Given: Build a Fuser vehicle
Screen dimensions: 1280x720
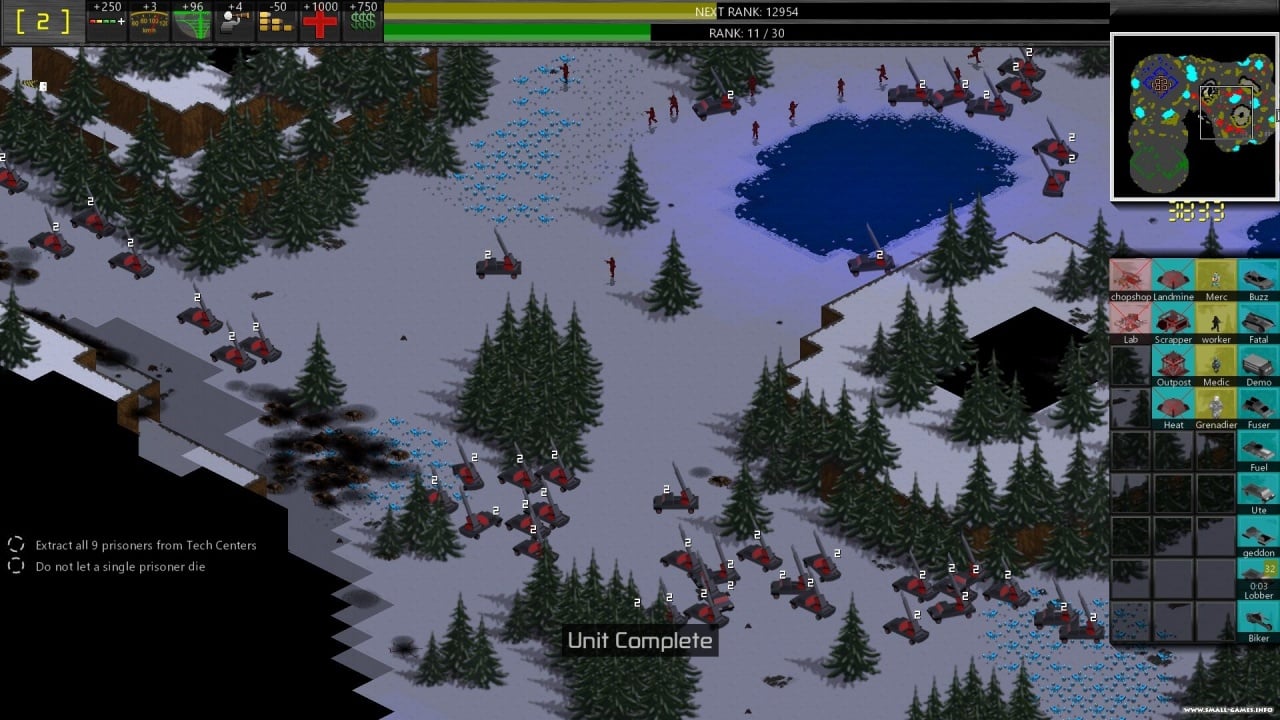Looking at the screenshot, I should pyautogui.click(x=1259, y=405).
